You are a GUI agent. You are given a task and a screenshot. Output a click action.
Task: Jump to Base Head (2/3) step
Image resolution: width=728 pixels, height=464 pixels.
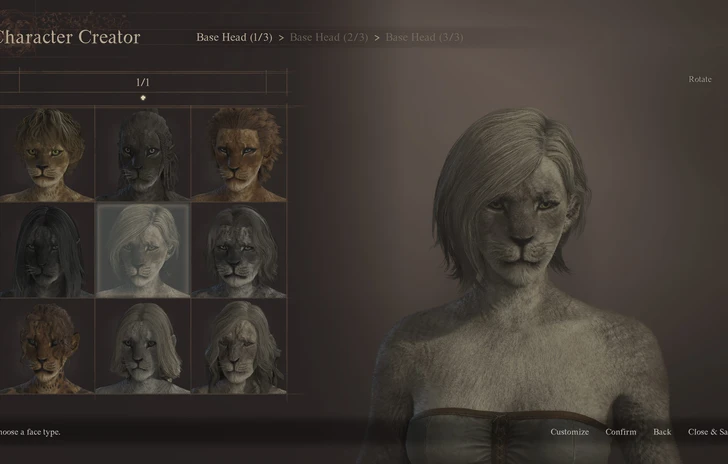tap(329, 37)
